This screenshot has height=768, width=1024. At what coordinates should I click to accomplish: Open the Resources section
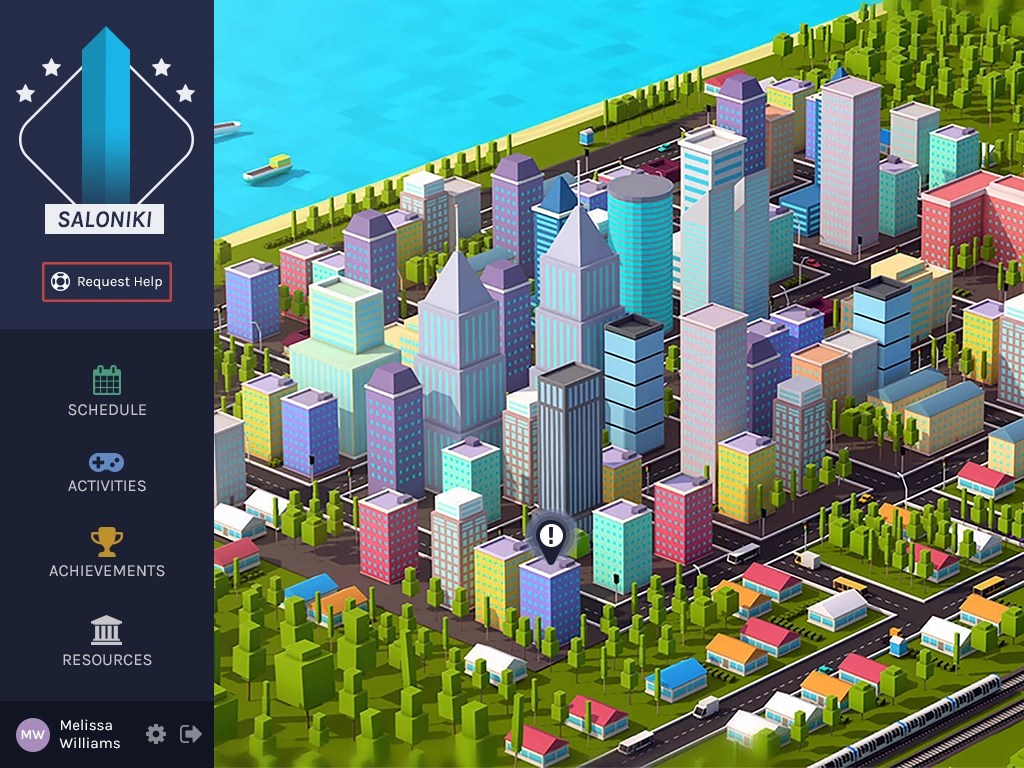(107, 642)
